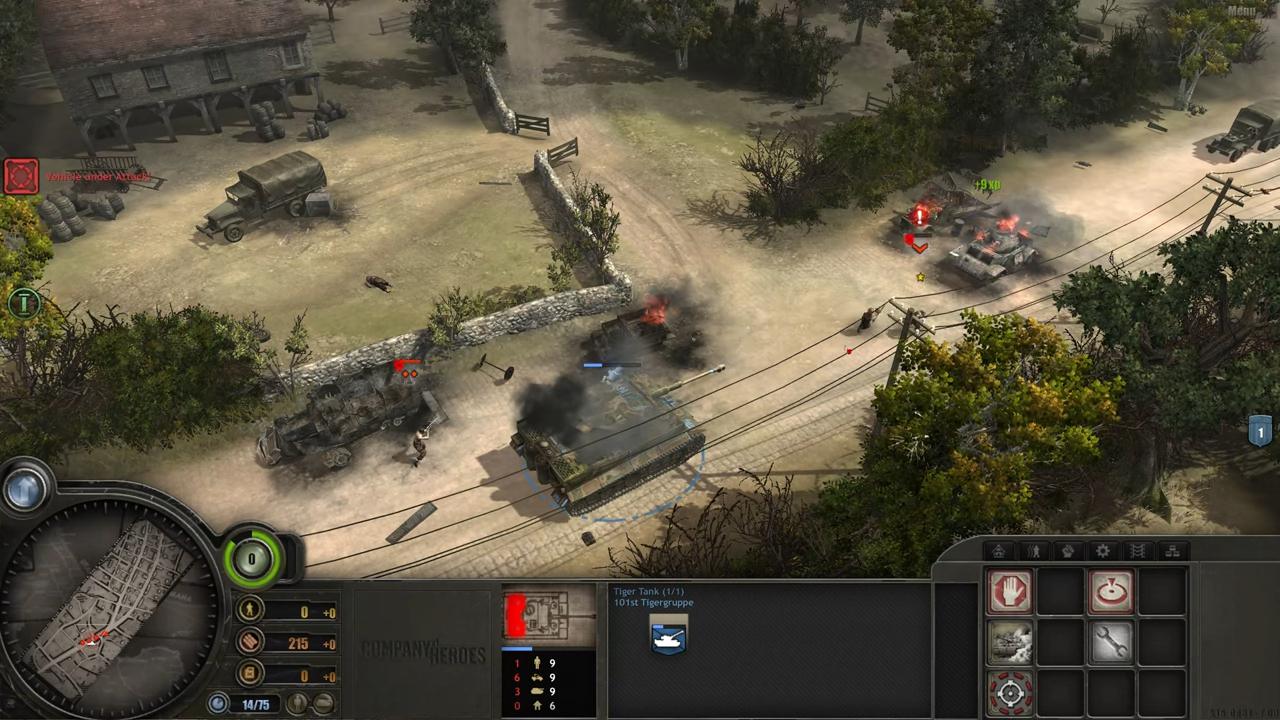Click the round tank button beside population counter

tap(323, 703)
